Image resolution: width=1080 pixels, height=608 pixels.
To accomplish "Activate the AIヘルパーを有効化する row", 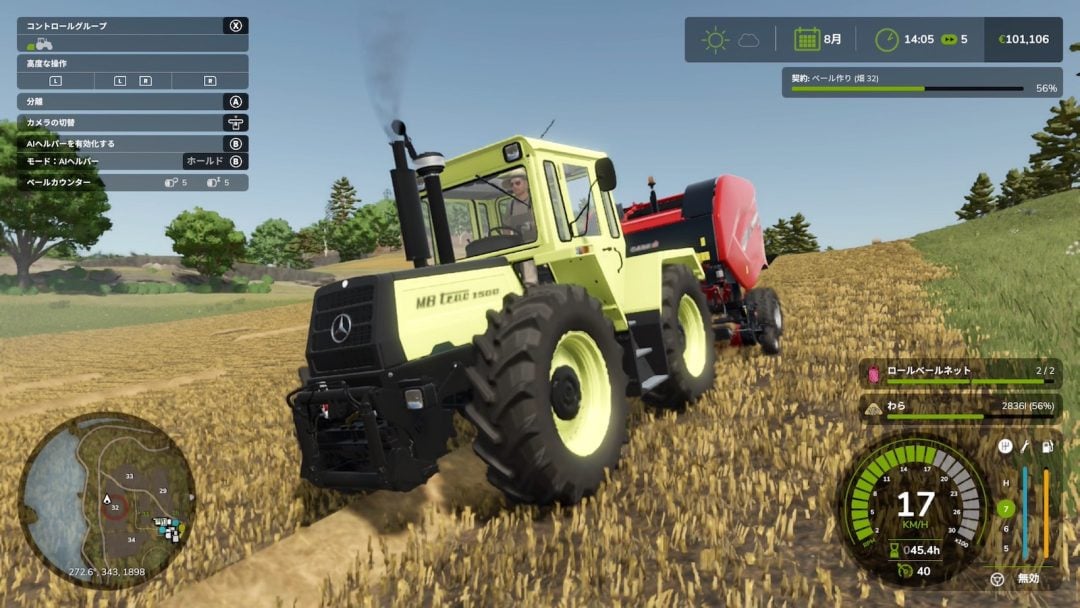I will pos(132,143).
